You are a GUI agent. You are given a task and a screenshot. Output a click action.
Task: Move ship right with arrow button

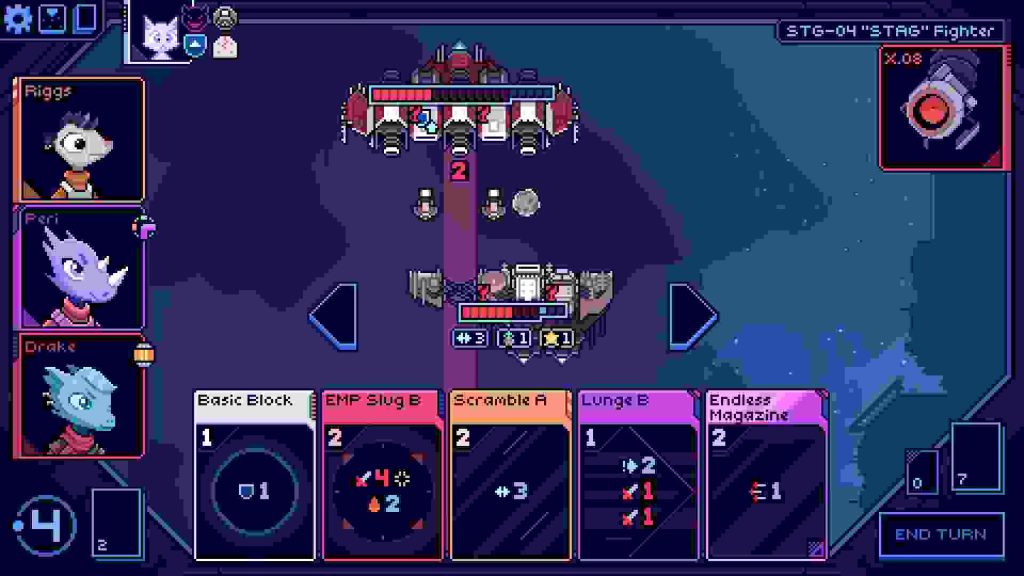(x=693, y=317)
